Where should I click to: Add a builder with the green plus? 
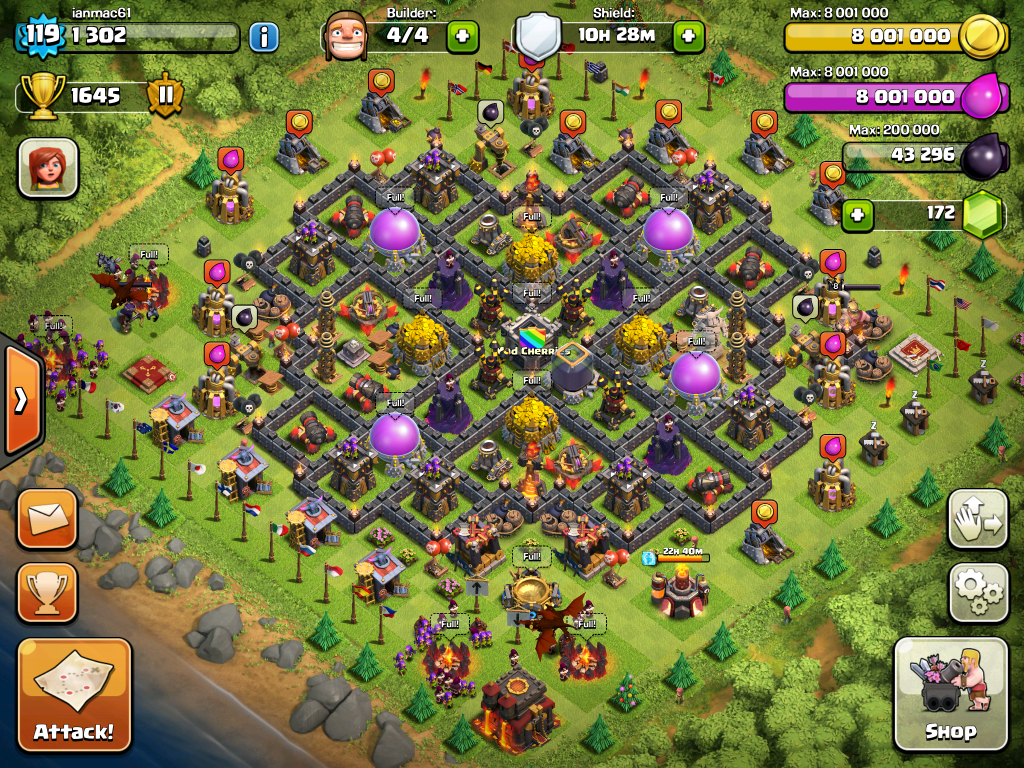(x=462, y=38)
